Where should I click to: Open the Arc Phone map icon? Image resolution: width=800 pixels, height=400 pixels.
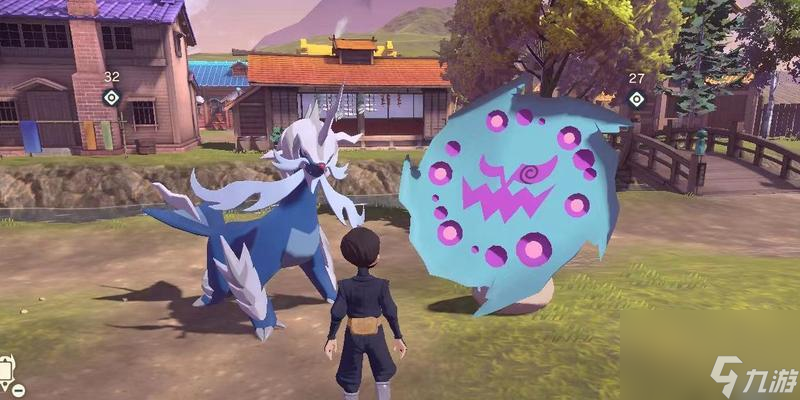coord(8,371)
